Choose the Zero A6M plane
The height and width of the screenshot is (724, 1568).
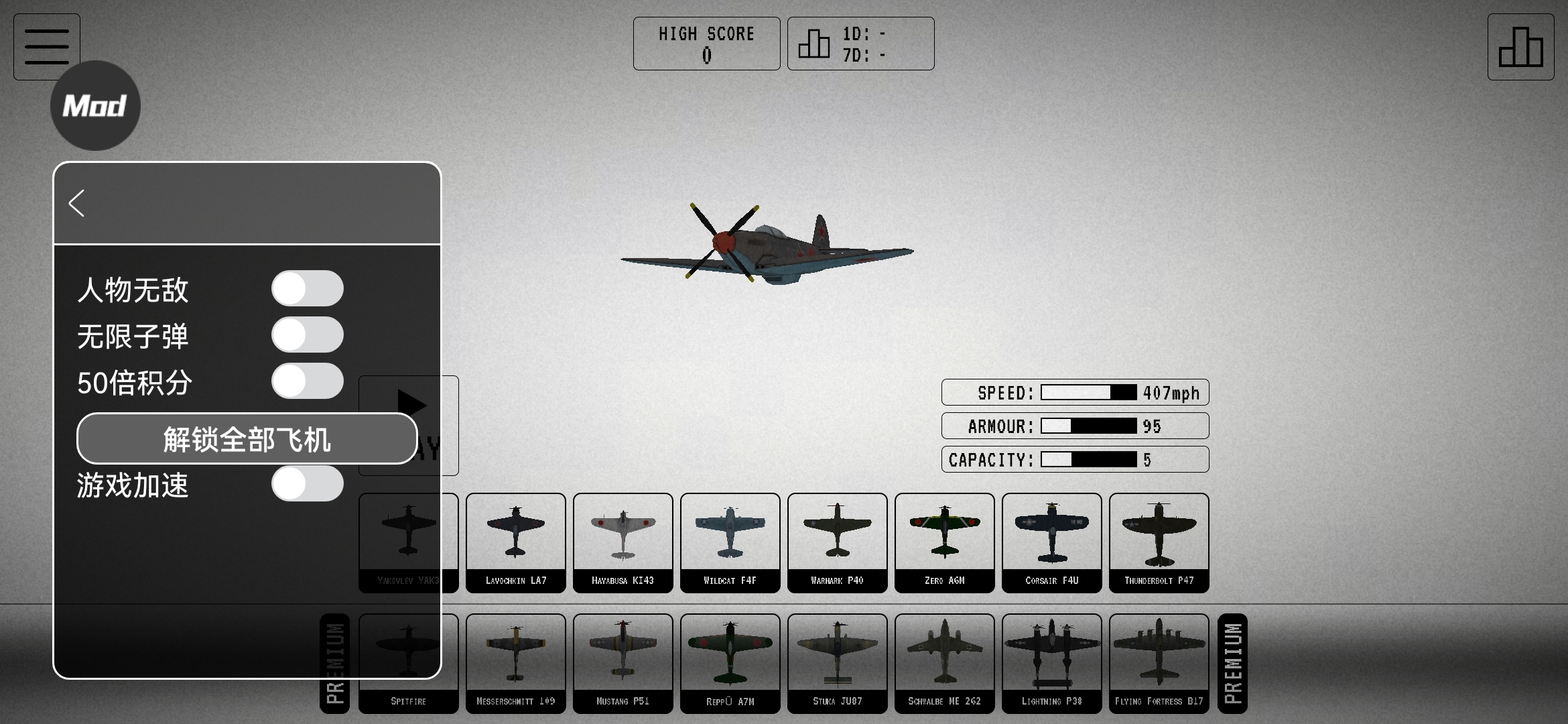tap(944, 542)
